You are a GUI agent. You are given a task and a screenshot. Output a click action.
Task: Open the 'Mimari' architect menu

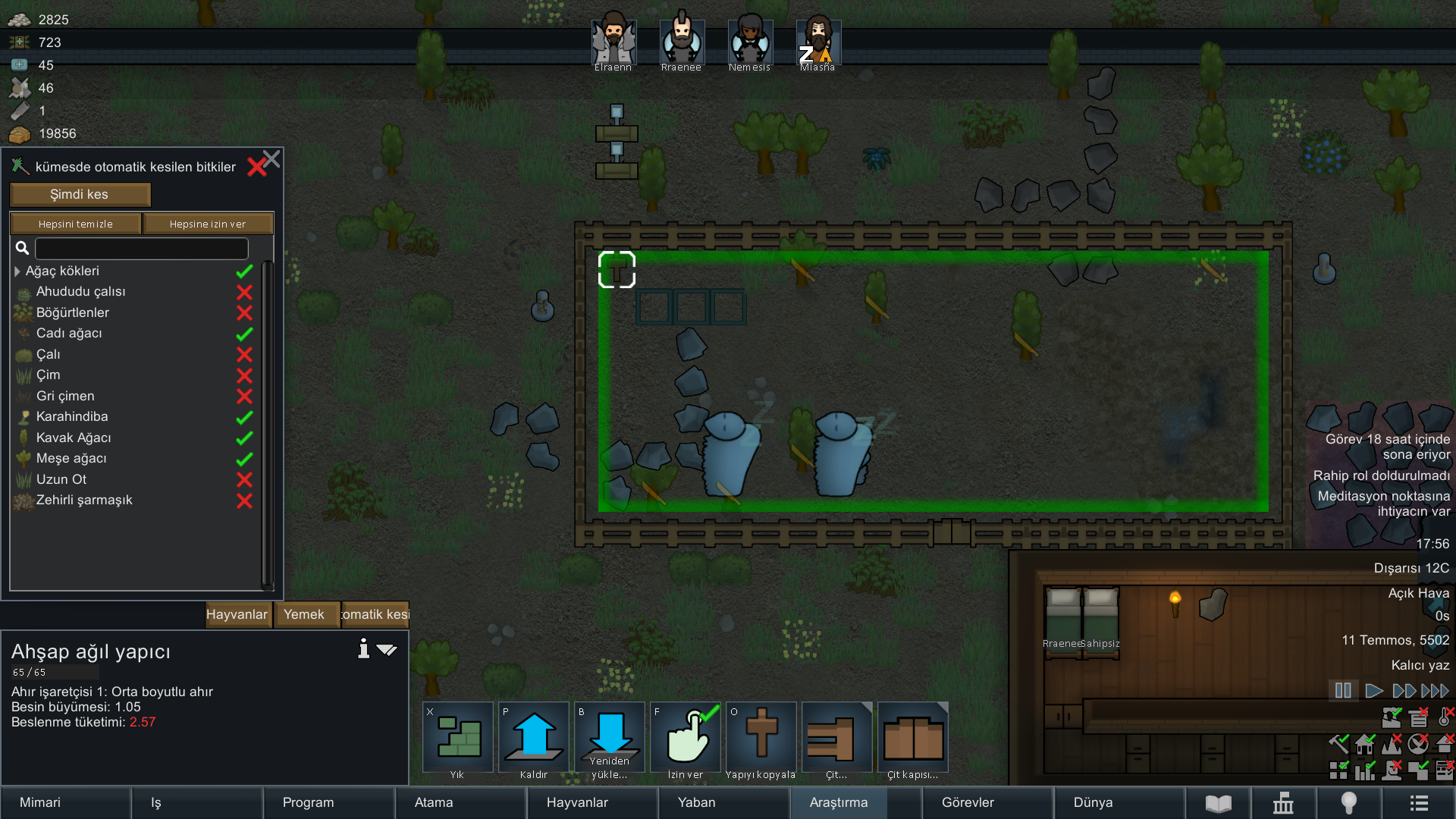pyautogui.click(x=40, y=802)
